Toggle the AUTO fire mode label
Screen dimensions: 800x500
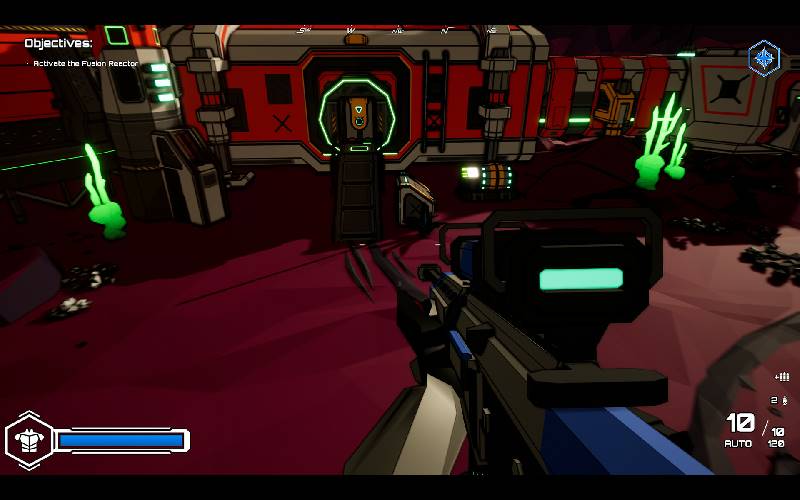tap(738, 443)
